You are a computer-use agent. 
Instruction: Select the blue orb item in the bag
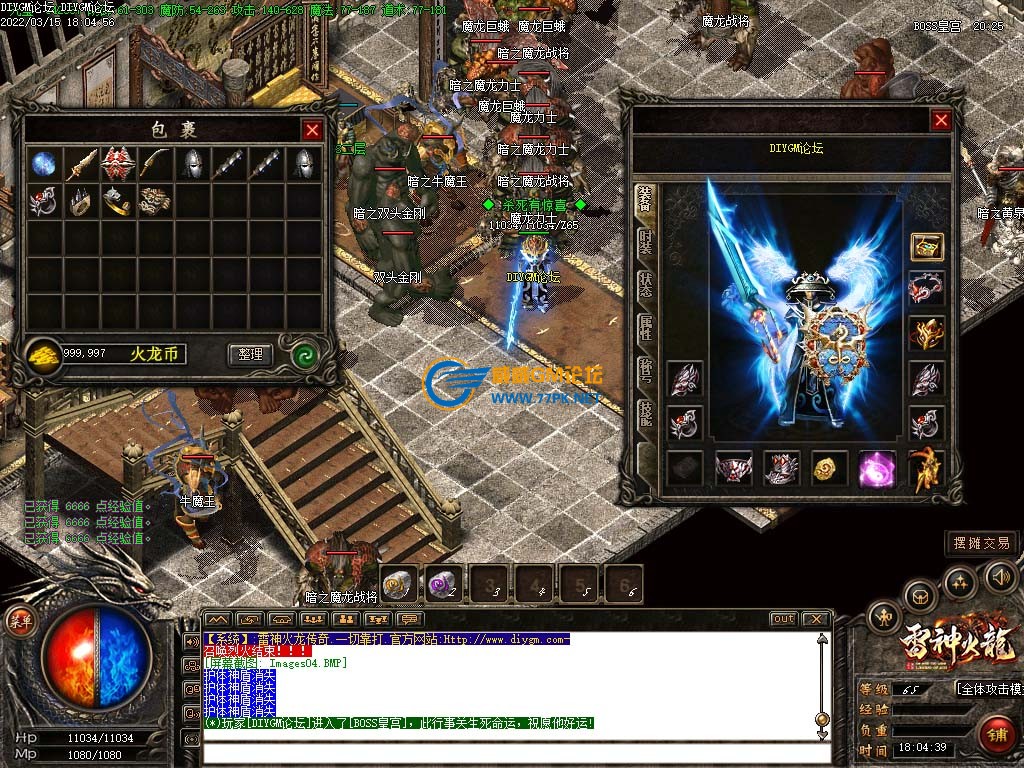click(43, 164)
